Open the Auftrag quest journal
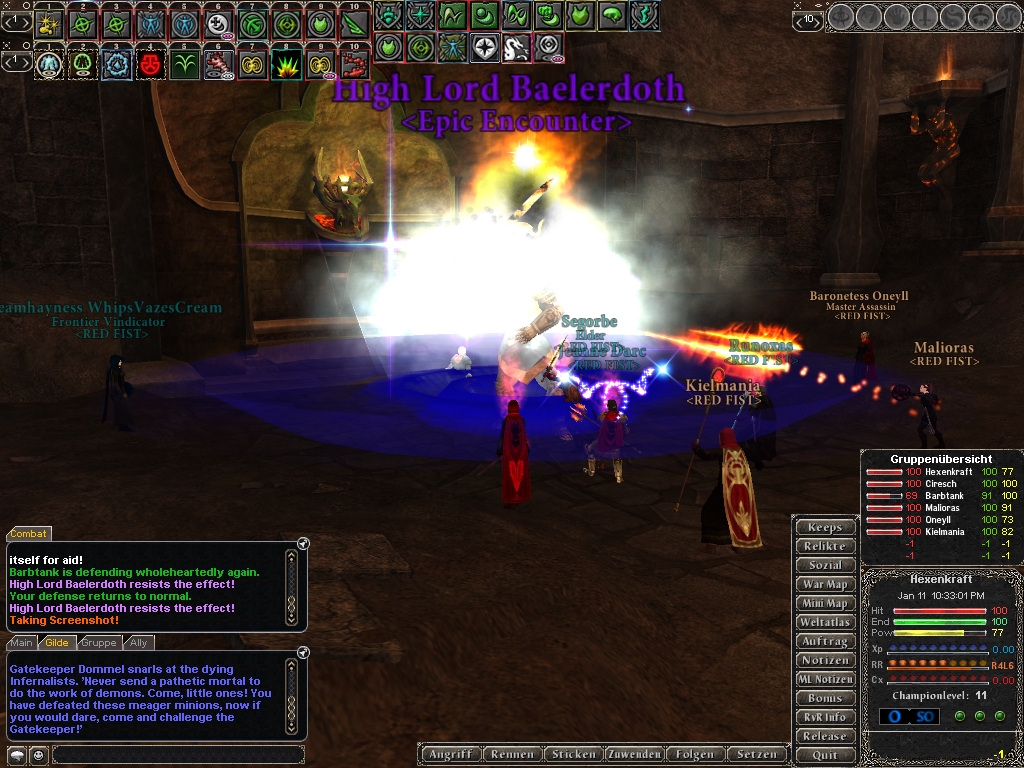The width and height of the screenshot is (1024, 768). point(825,641)
